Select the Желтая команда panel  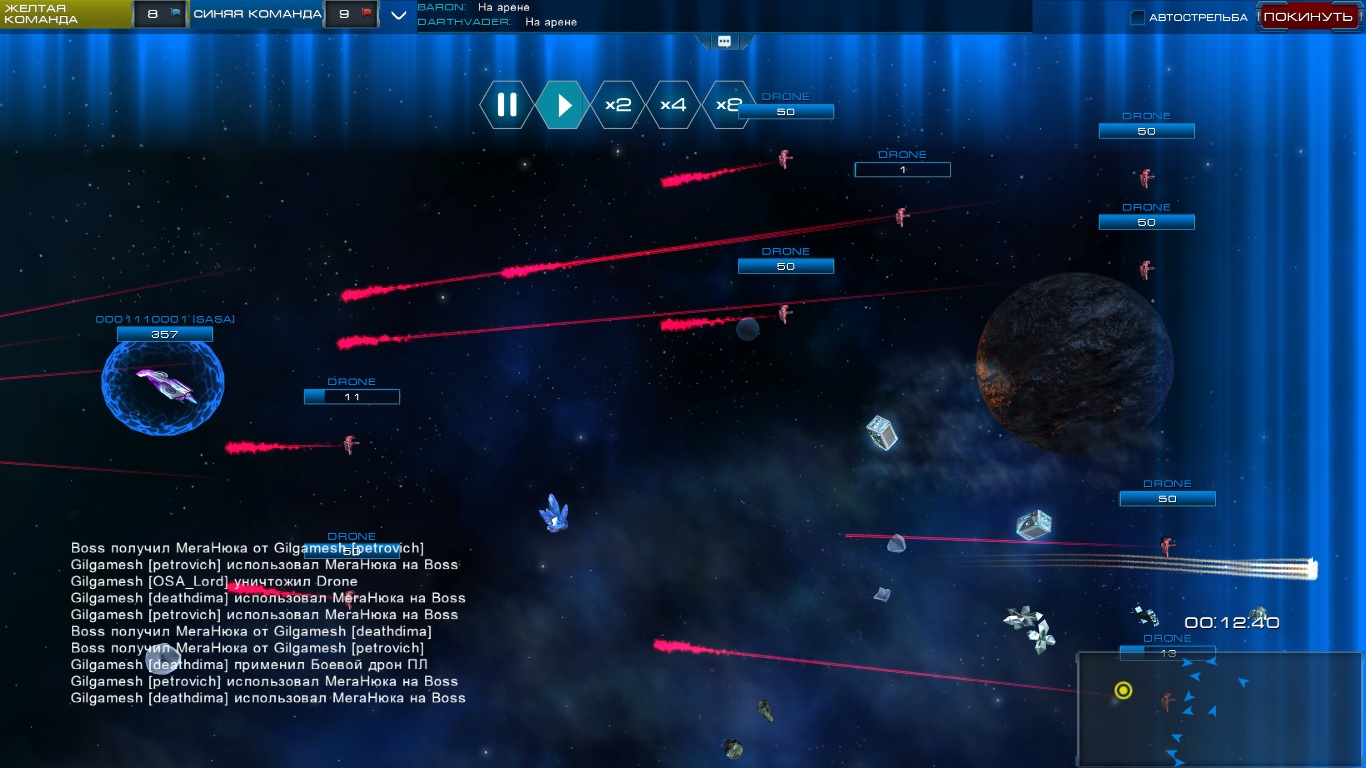tap(65, 14)
